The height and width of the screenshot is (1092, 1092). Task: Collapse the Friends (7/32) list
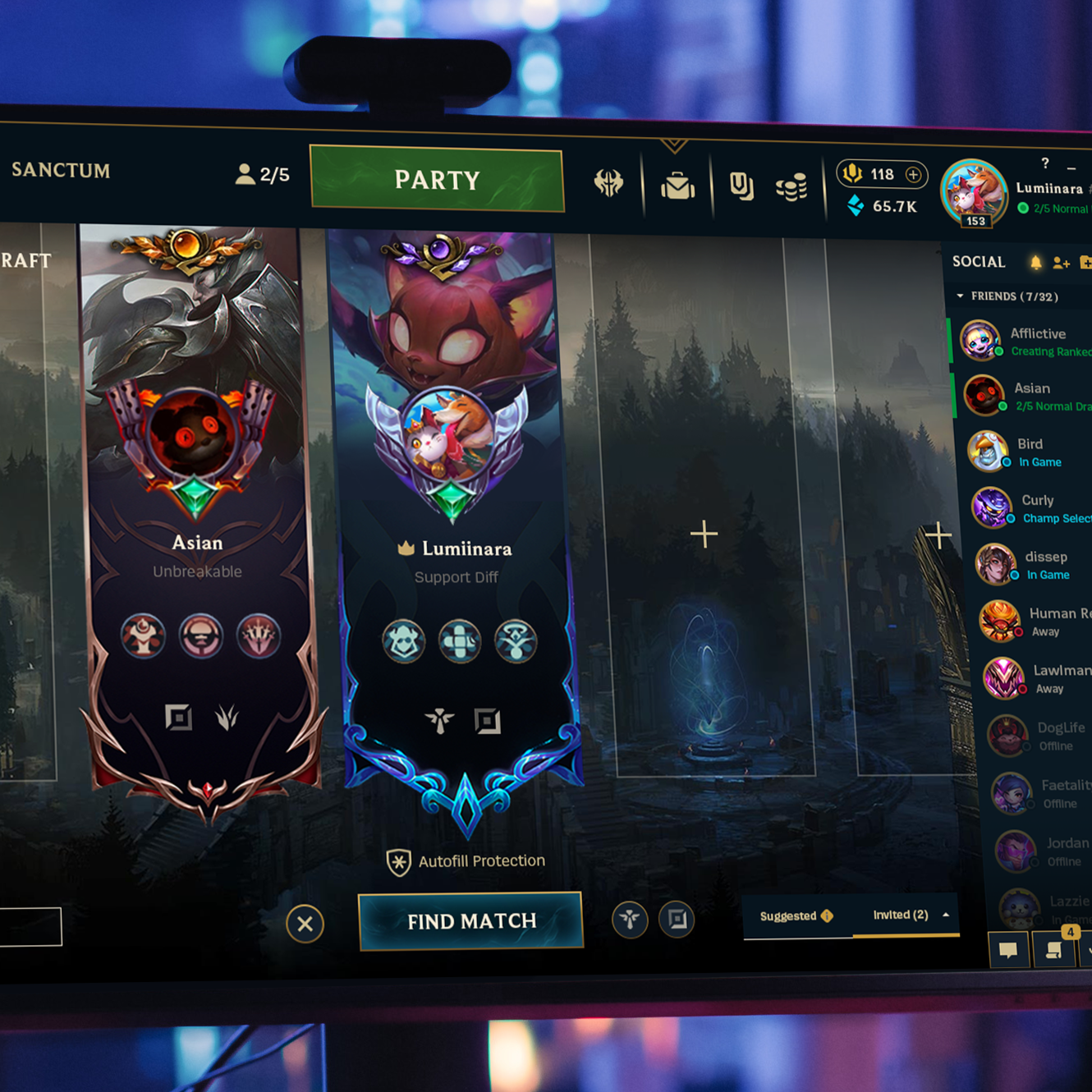pyautogui.click(x=959, y=296)
